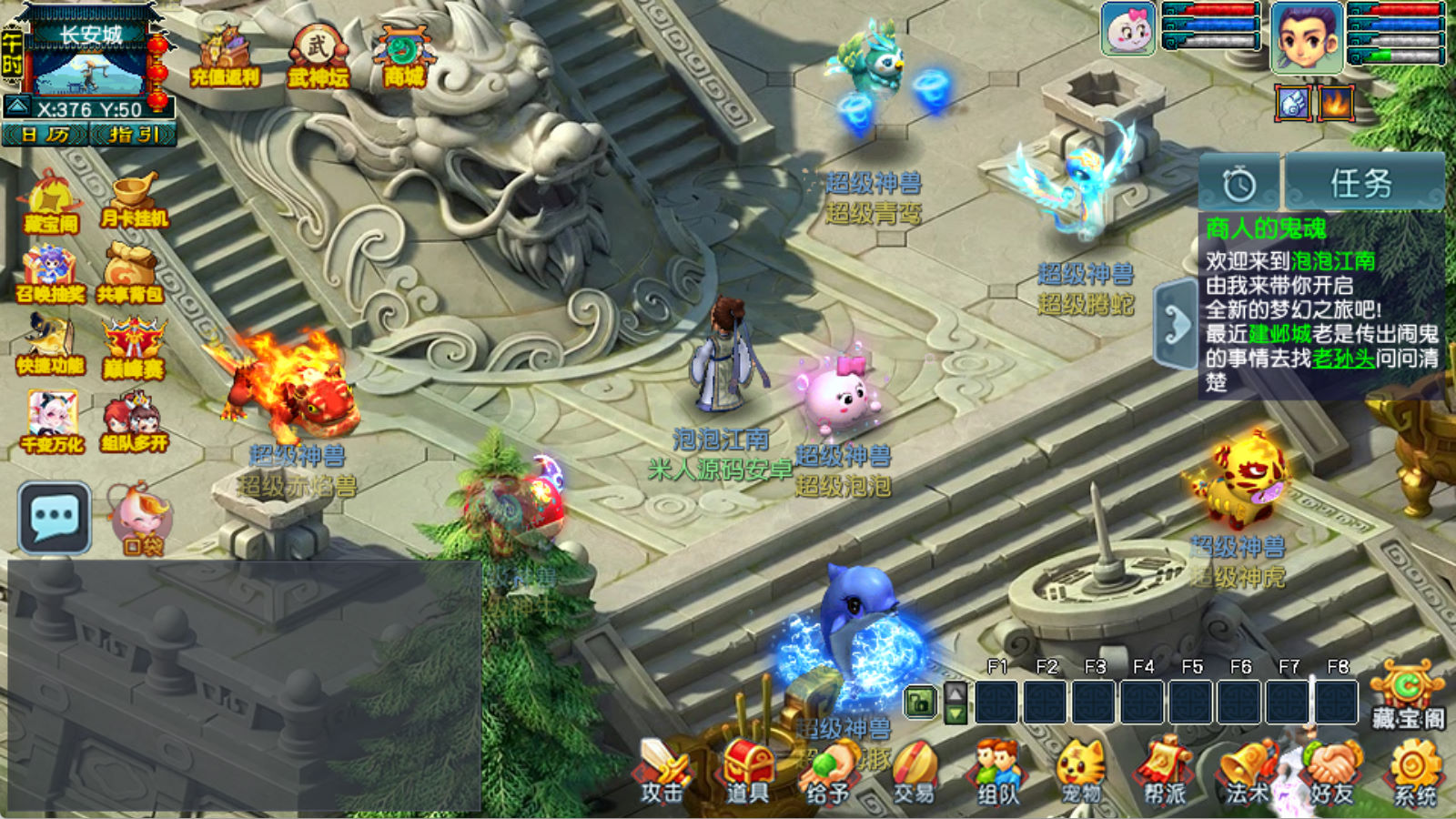Image resolution: width=1456 pixels, height=819 pixels.
Task: Click the 充值返利 recharge rebate icon
Action: 226,57
